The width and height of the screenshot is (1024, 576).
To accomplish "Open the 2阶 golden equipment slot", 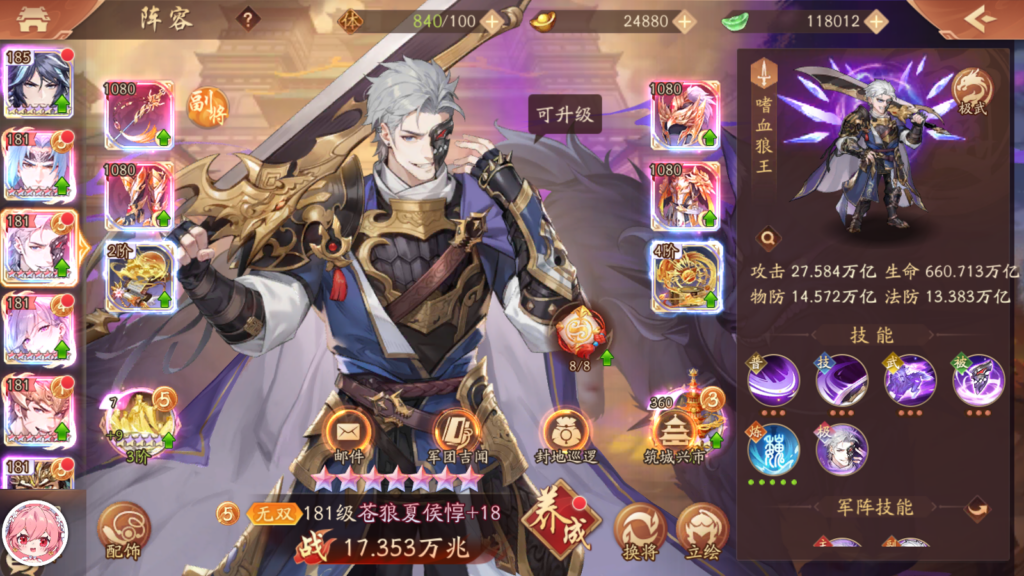I will (x=139, y=275).
